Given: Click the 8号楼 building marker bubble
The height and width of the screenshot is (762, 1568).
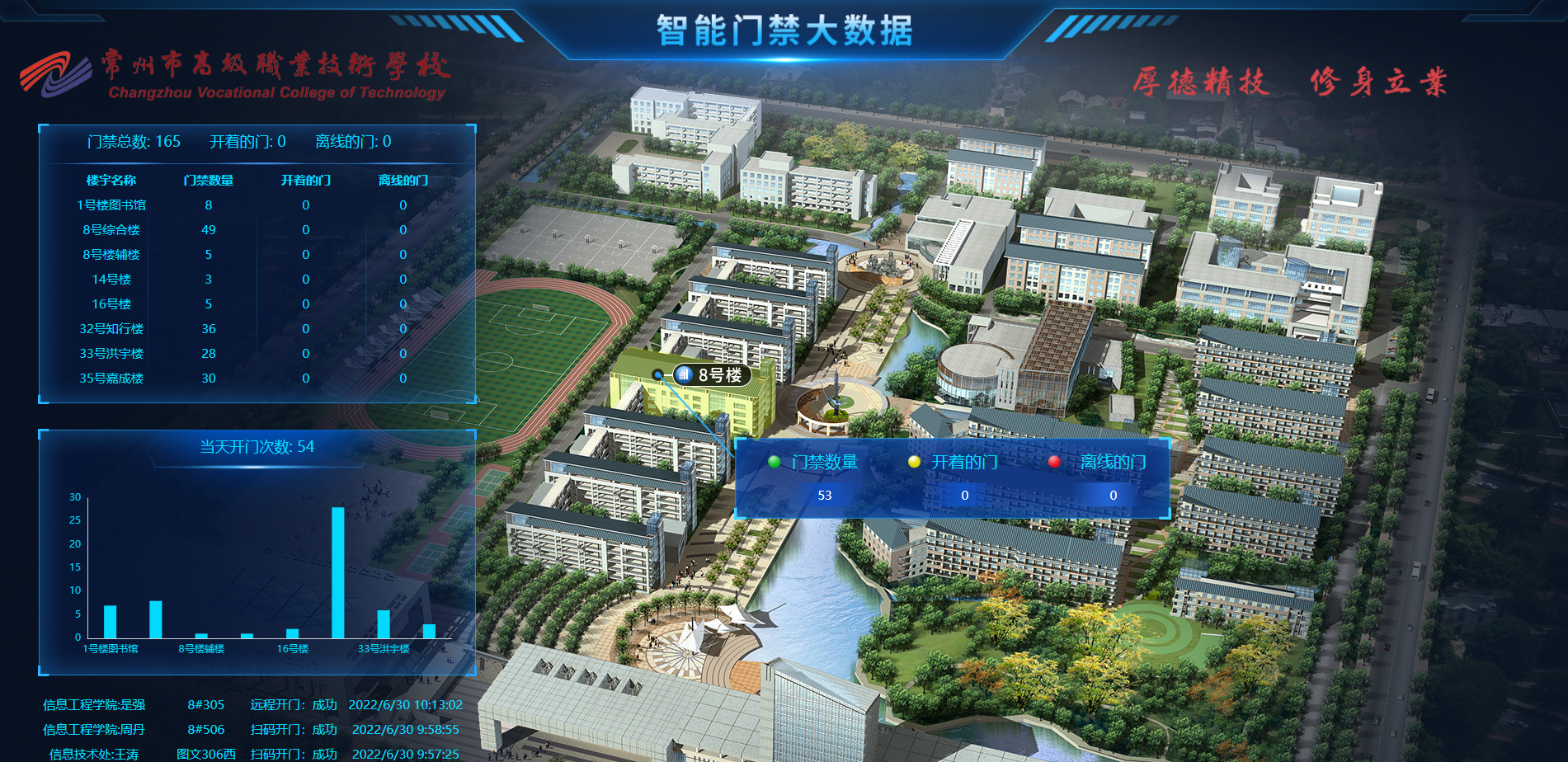Looking at the screenshot, I should pos(712,374).
